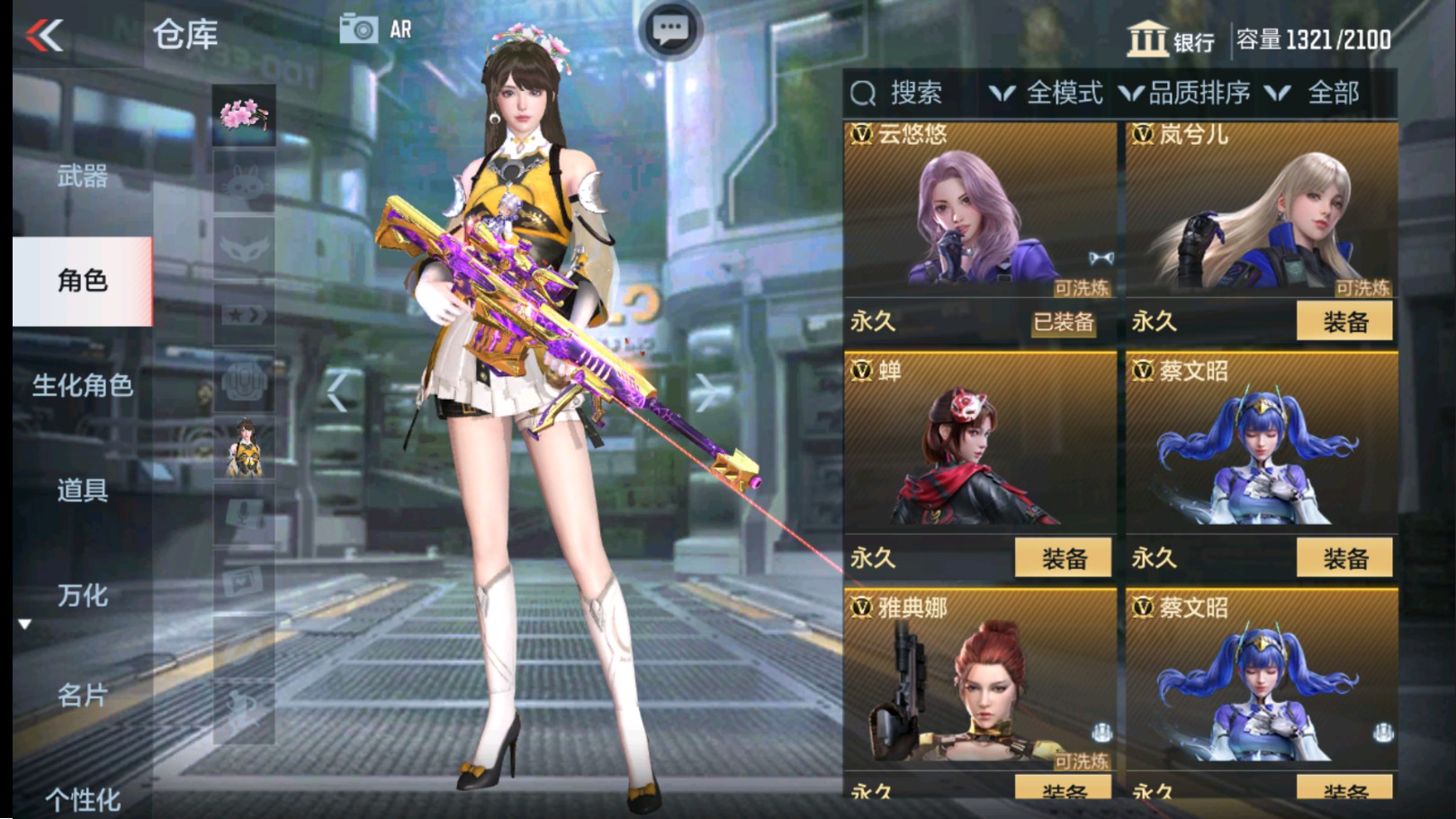Select the equipped character outfit thumbnail
1456x819 pixels.
[243, 445]
